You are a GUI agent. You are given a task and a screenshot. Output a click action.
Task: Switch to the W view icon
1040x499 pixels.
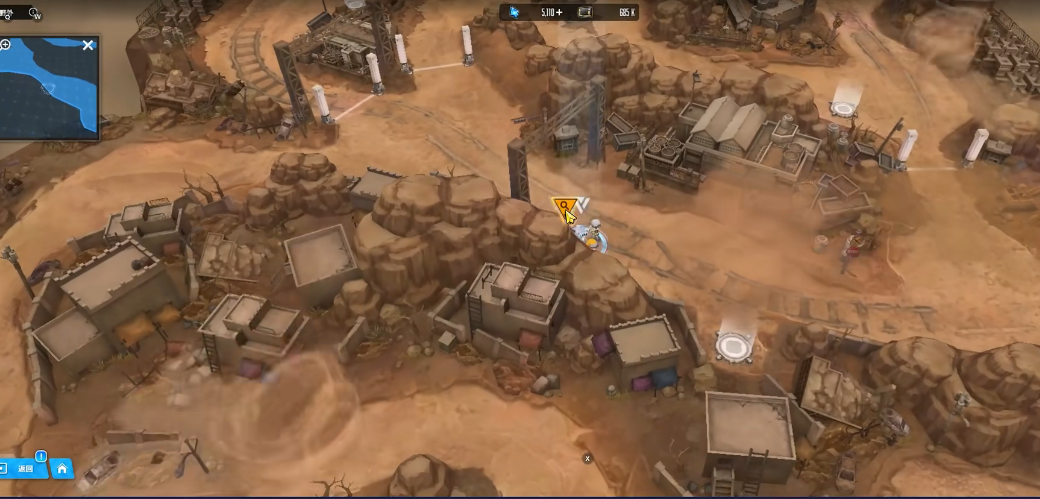click(35, 13)
